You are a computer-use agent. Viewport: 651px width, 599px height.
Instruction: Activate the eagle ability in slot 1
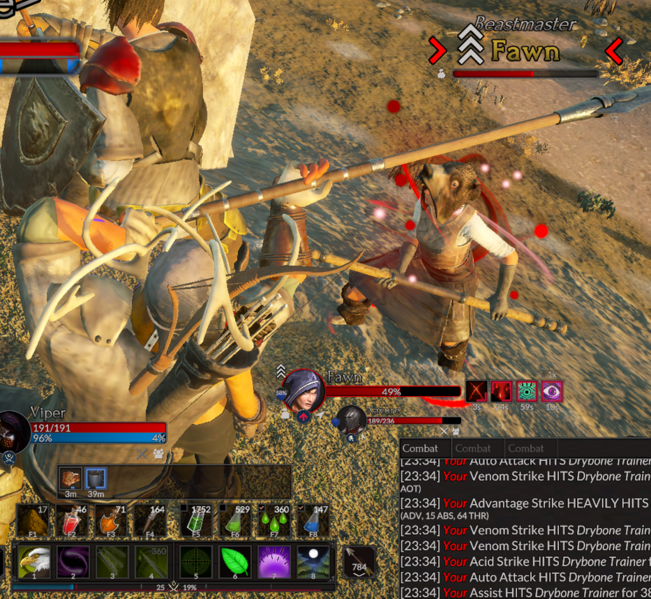pos(33,562)
